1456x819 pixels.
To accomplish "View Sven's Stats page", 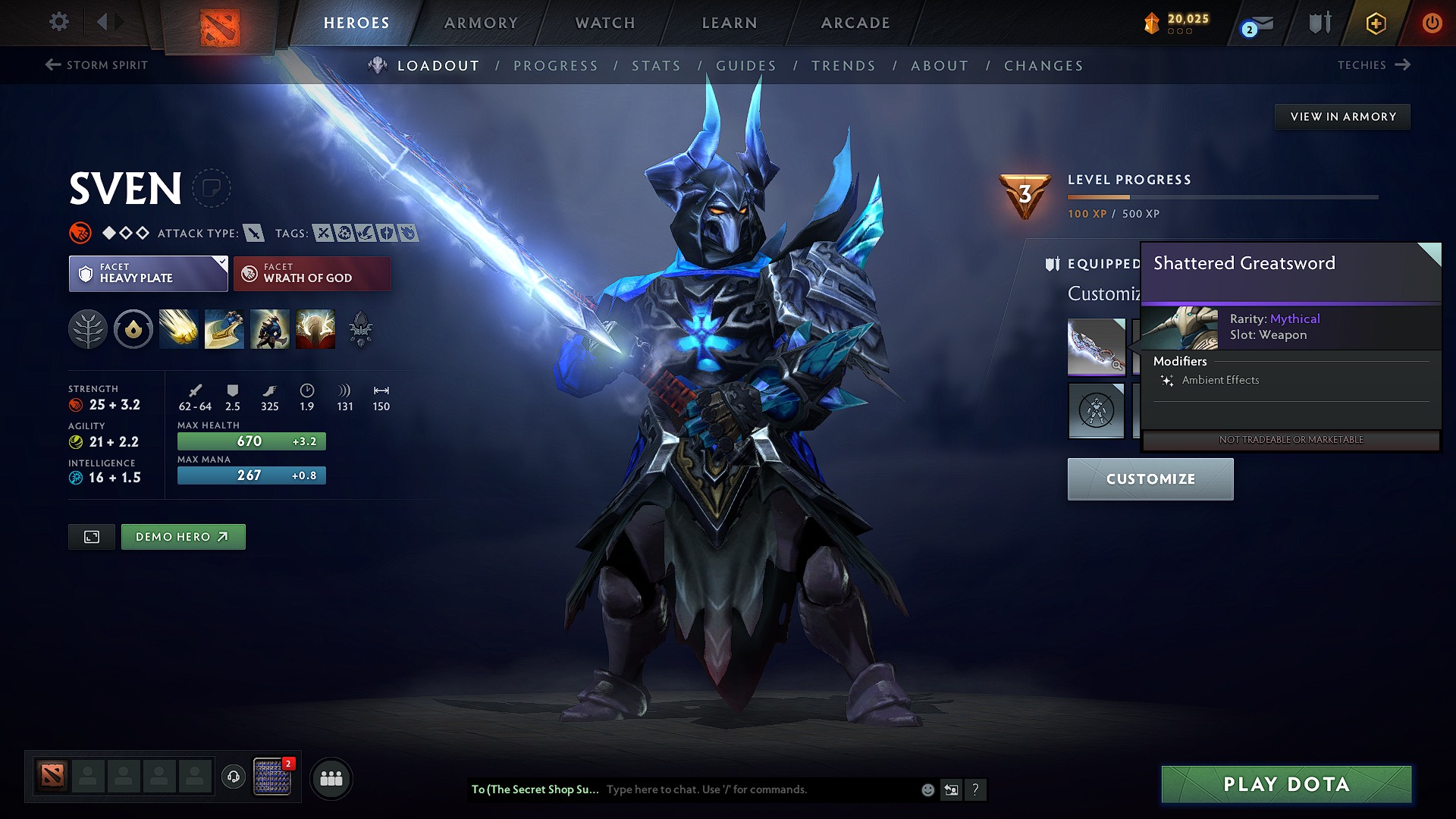I will click(656, 66).
